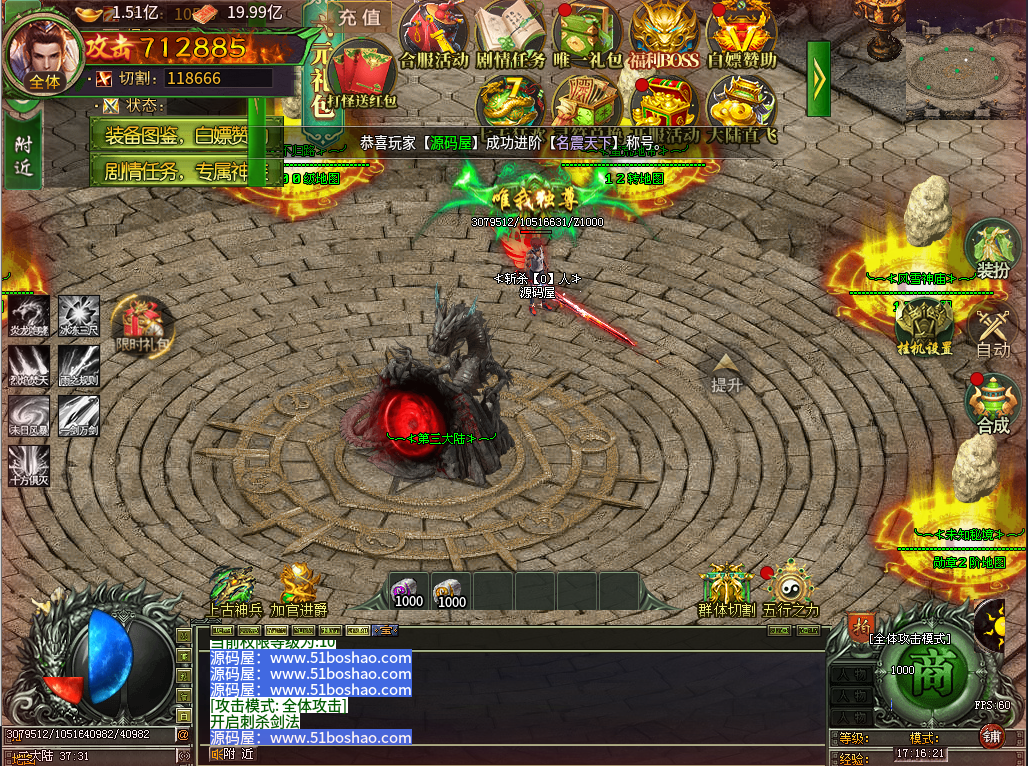Viewport: 1028px width, 766px height.
Task: Open the 大陆直飞 teleport icon
Action: pos(741,104)
